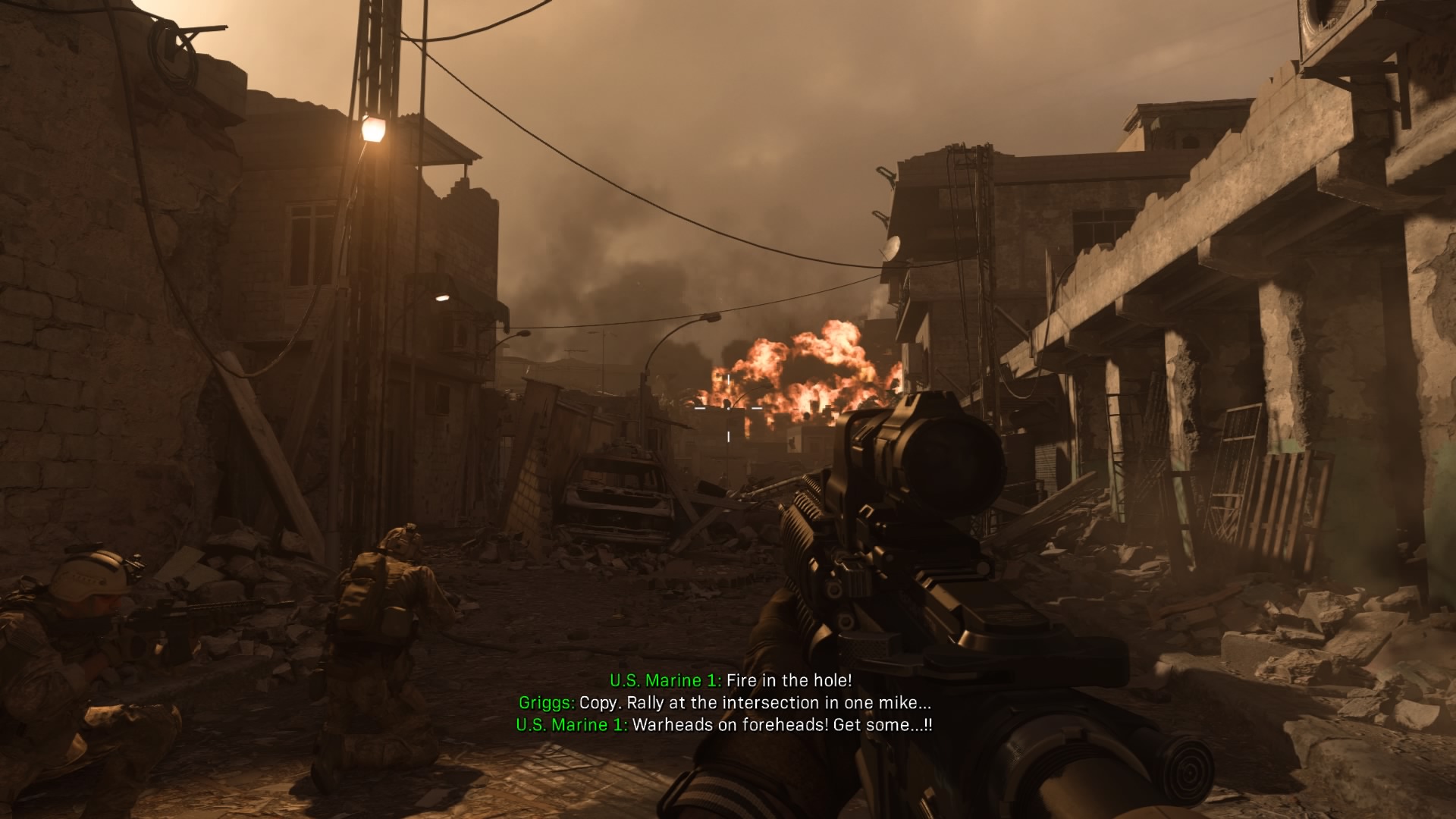Click the center crosshair reticle
This screenshot has width=1456, height=819.
coord(728,409)
